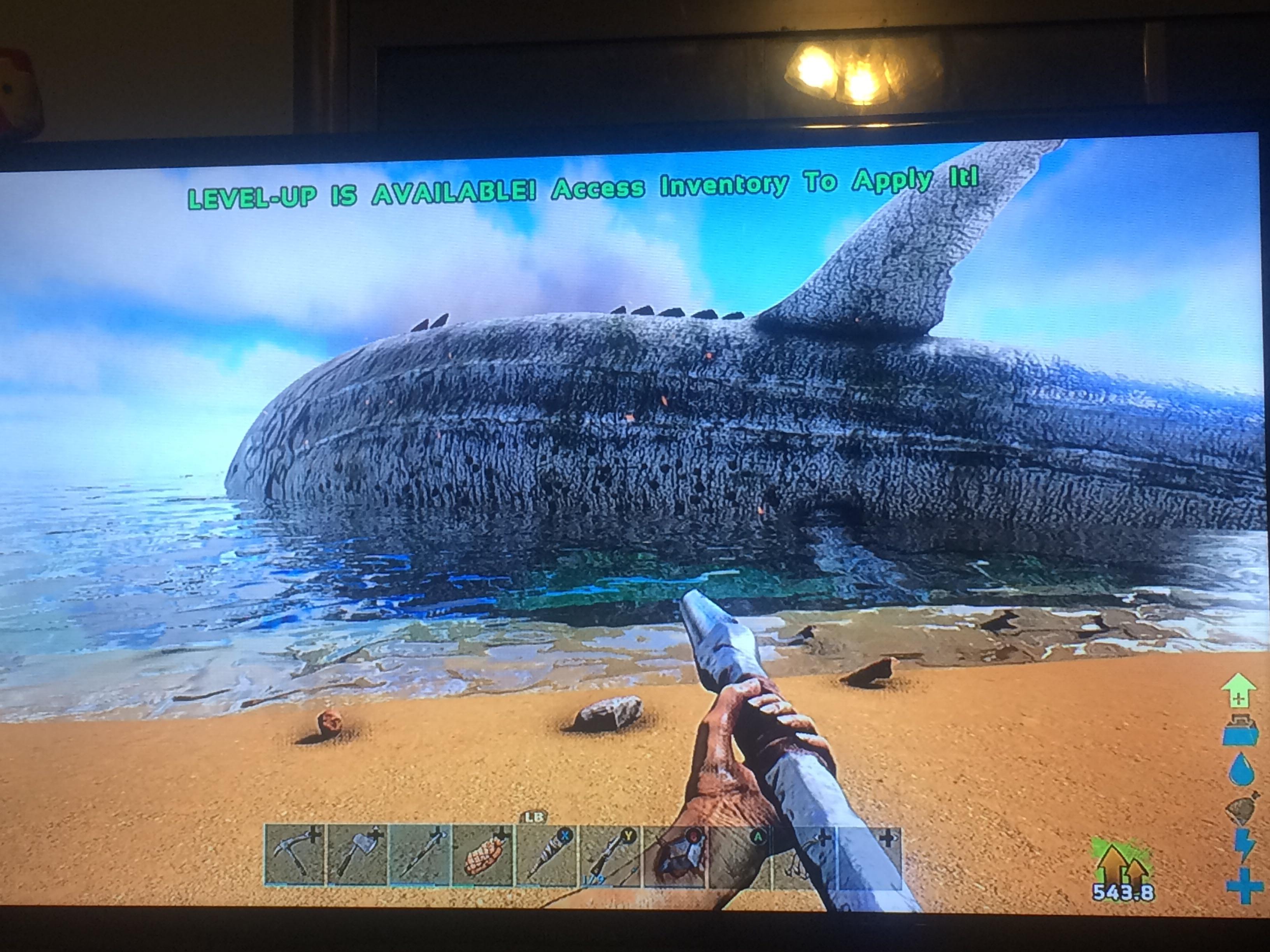The image size is (1270, 952).
Task: Open the red inventory toolbox icon
Action: coord(1240,730)
